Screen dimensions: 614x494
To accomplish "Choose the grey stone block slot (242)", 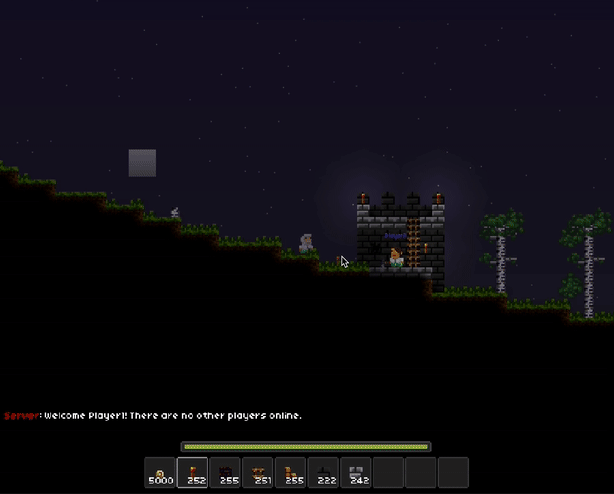I will [x=356, y=472].
